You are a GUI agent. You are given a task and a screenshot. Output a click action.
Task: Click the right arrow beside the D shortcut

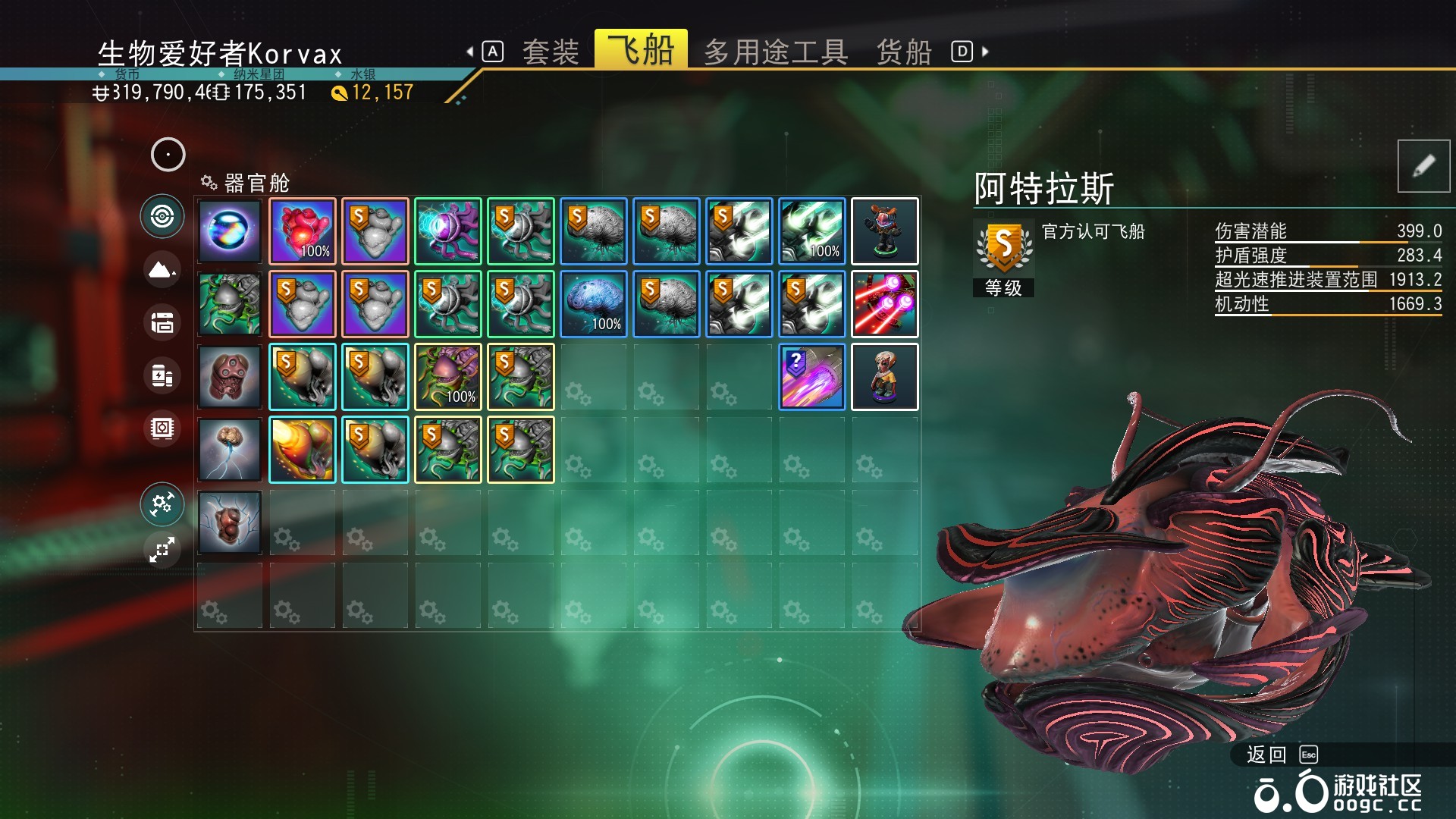pos(984,50)
